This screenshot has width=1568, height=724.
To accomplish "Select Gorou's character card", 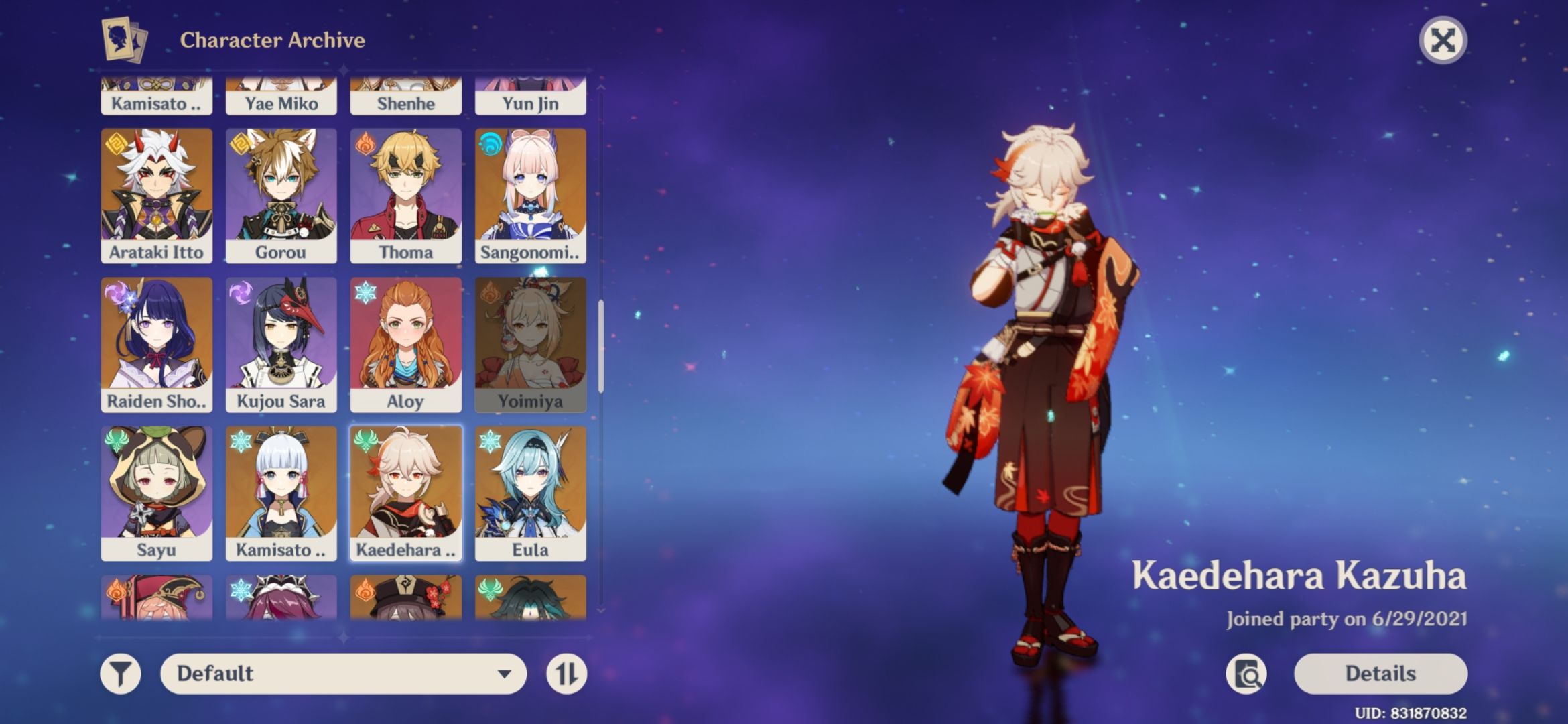I will (281, 194).
